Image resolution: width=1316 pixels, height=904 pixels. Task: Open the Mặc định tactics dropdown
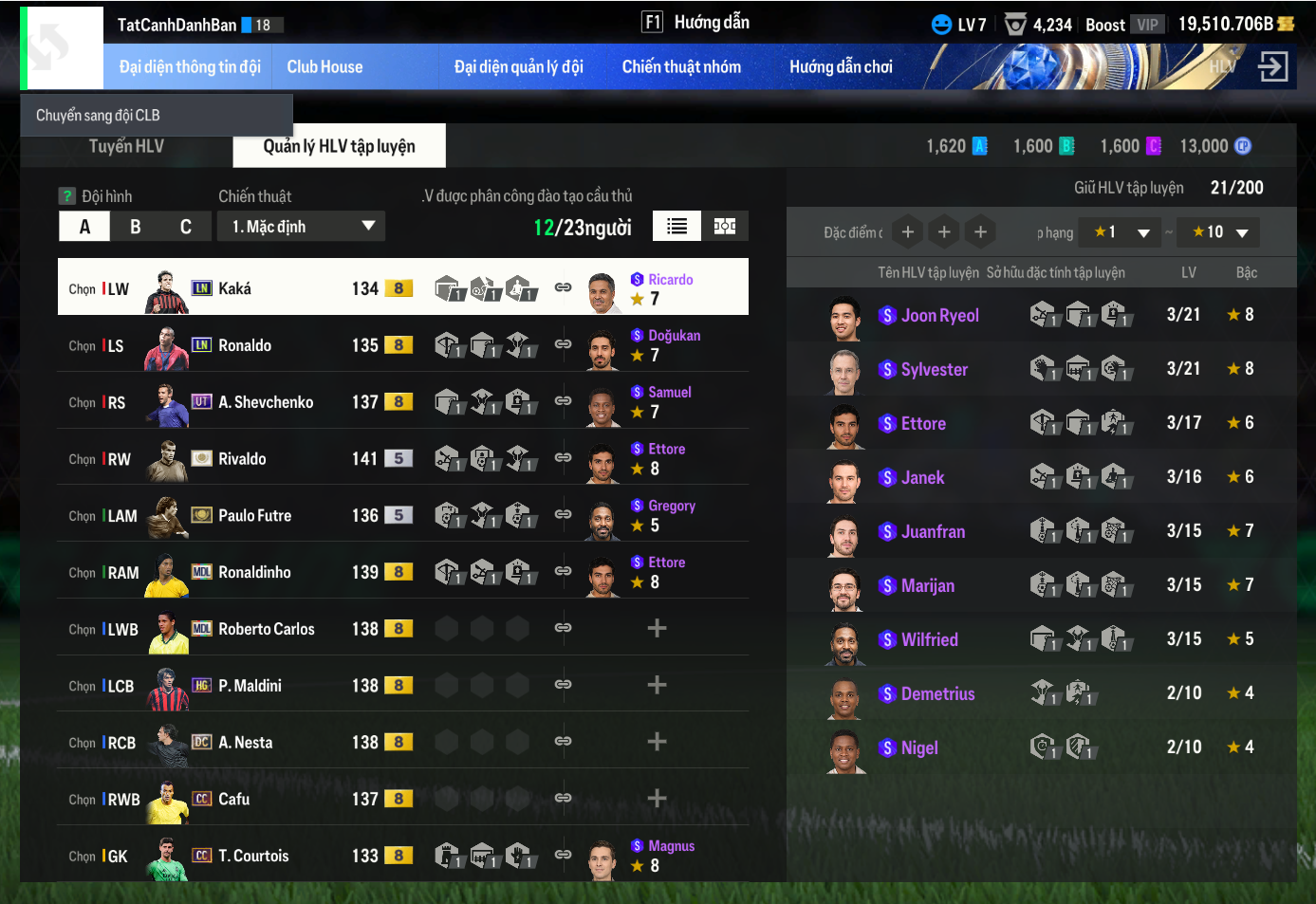[x=301, y=227]
